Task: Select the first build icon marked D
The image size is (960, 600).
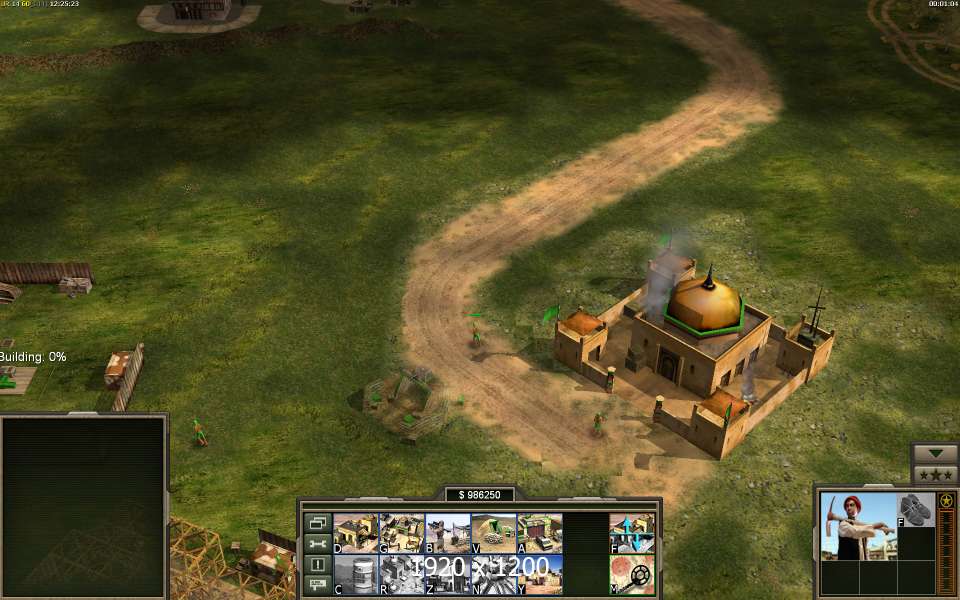Action: tap(355, 534)
